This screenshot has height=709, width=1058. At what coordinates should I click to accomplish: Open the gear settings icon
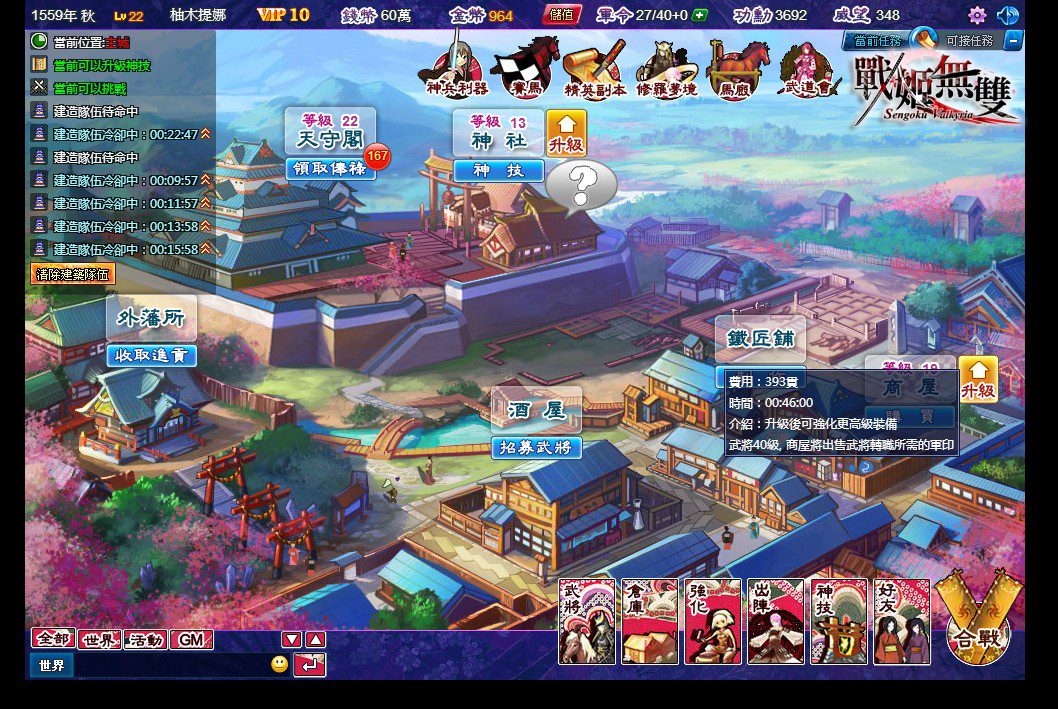(977, 15)
